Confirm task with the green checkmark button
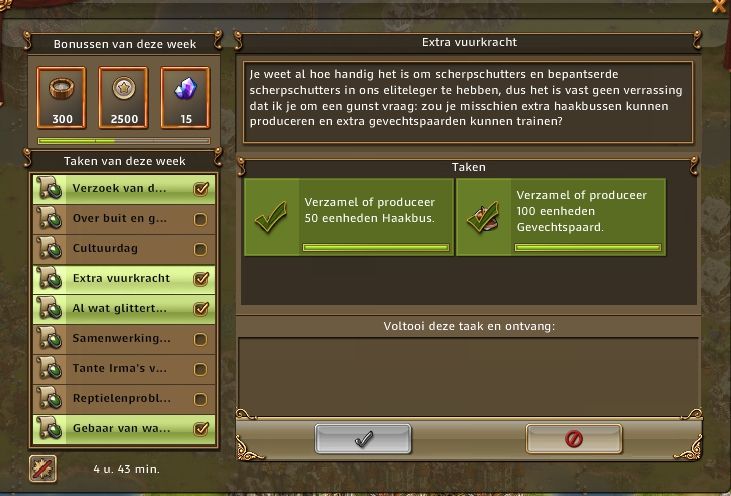Image resolution: width=731 pixels, height=496 pixels. click(x=363, y=438)
